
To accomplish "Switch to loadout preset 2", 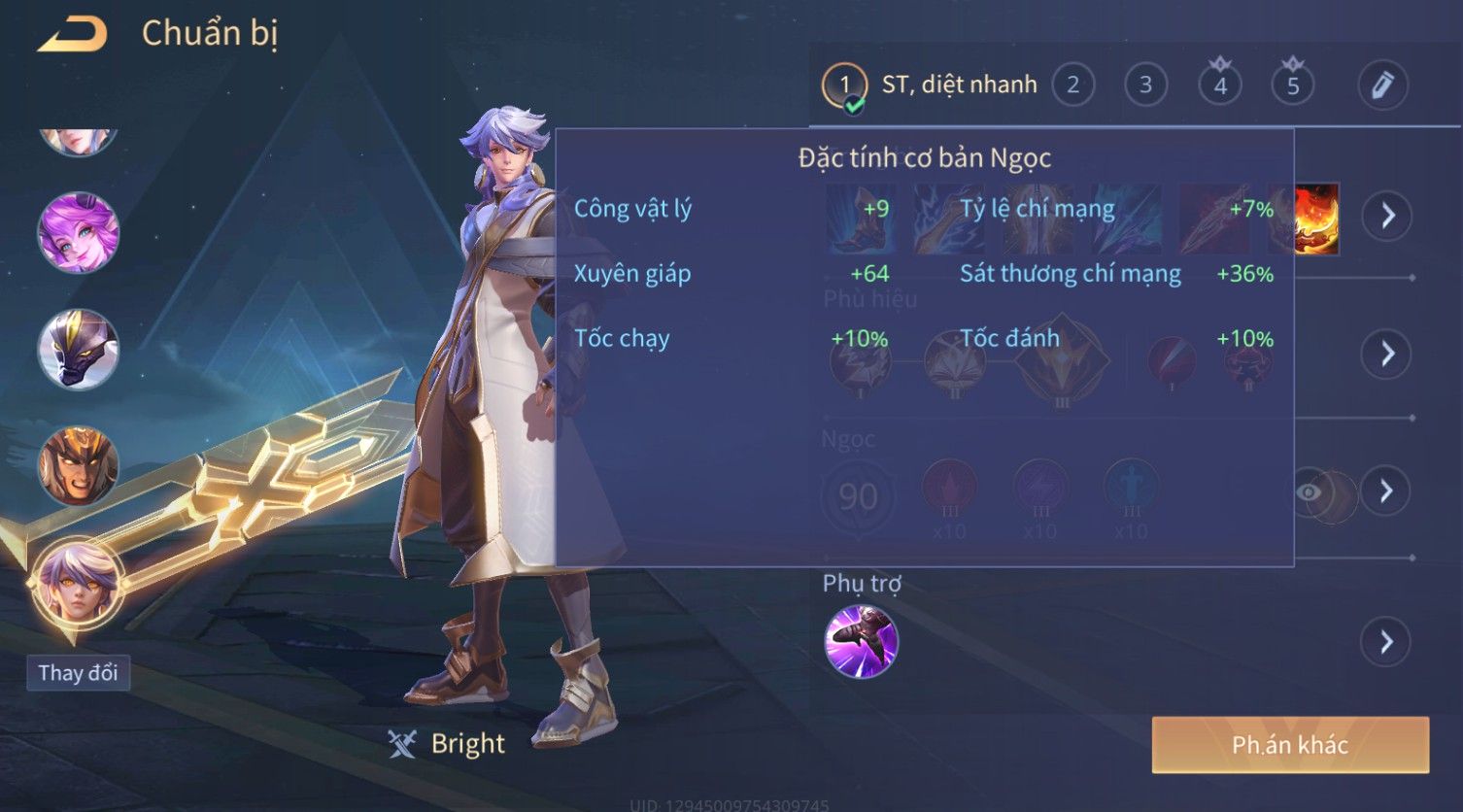I will 1072,85.
